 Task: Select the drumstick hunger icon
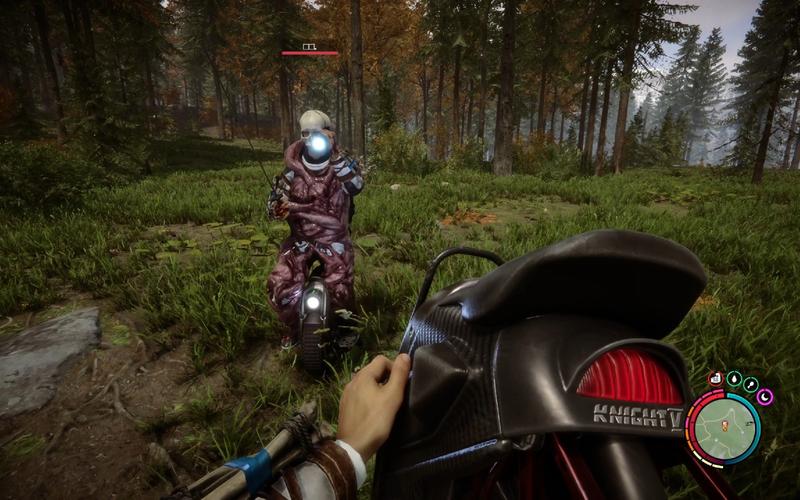(750, 384)
